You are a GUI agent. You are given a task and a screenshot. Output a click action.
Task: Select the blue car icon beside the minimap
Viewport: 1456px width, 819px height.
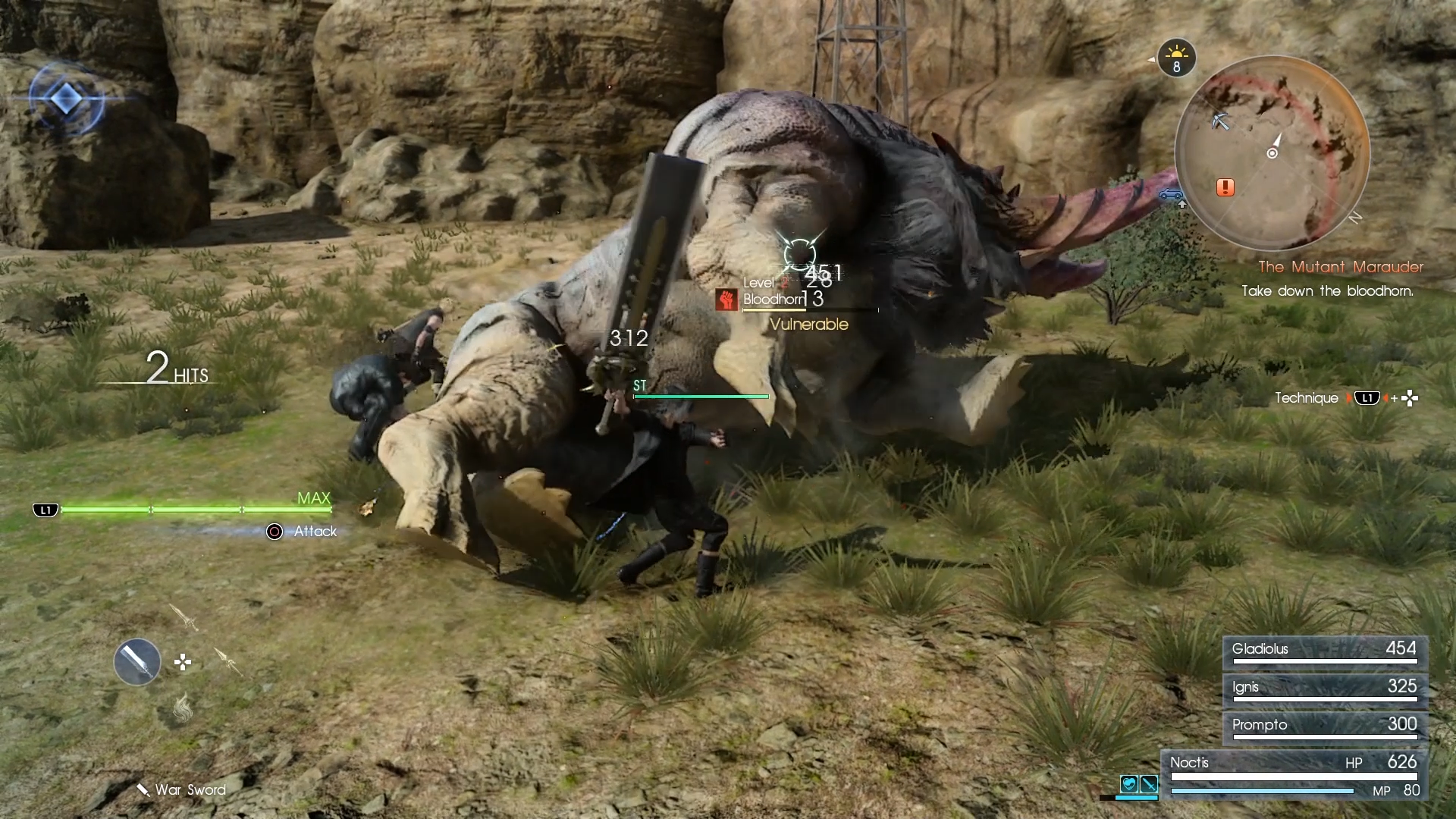pyautogui.click(x=1171, y=194)
